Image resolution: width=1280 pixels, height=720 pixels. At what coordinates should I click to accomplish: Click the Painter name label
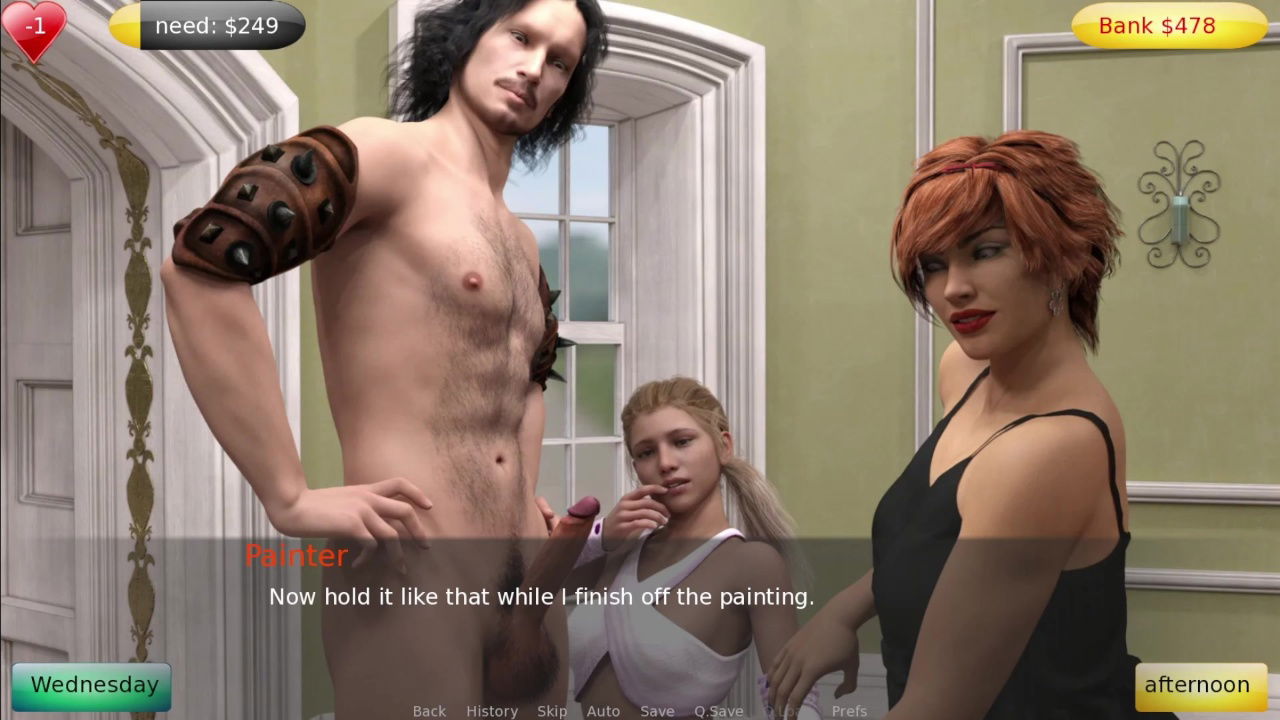tap(297, 556)
